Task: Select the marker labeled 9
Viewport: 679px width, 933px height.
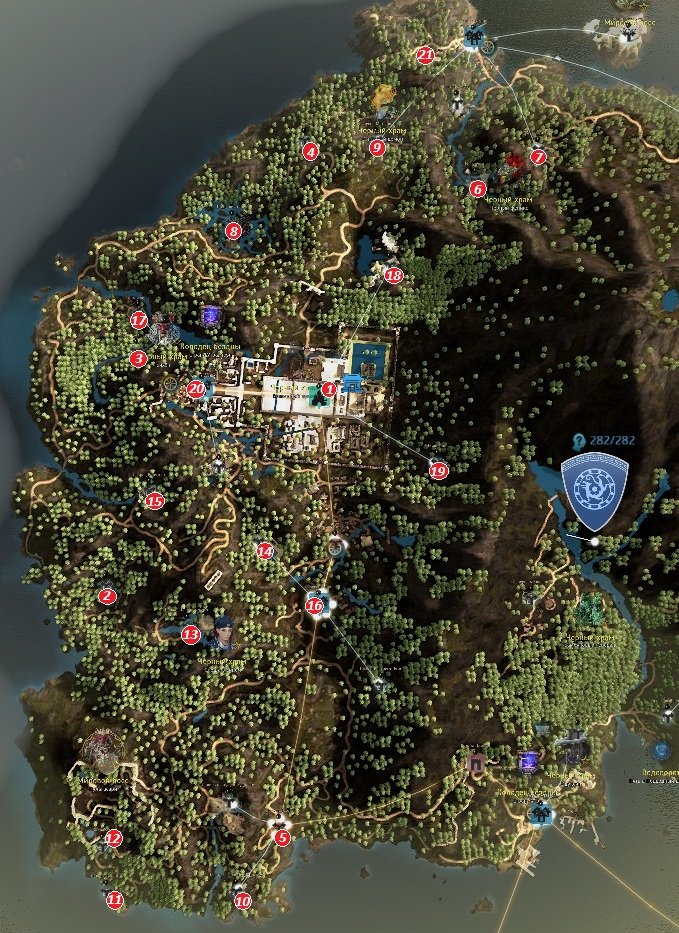Action: click(x=377, y=147)
